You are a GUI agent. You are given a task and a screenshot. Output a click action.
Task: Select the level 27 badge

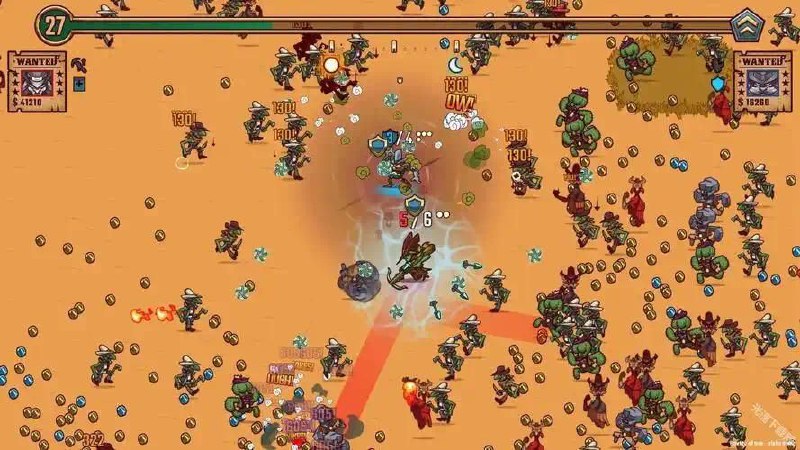(x=53, y=24)
